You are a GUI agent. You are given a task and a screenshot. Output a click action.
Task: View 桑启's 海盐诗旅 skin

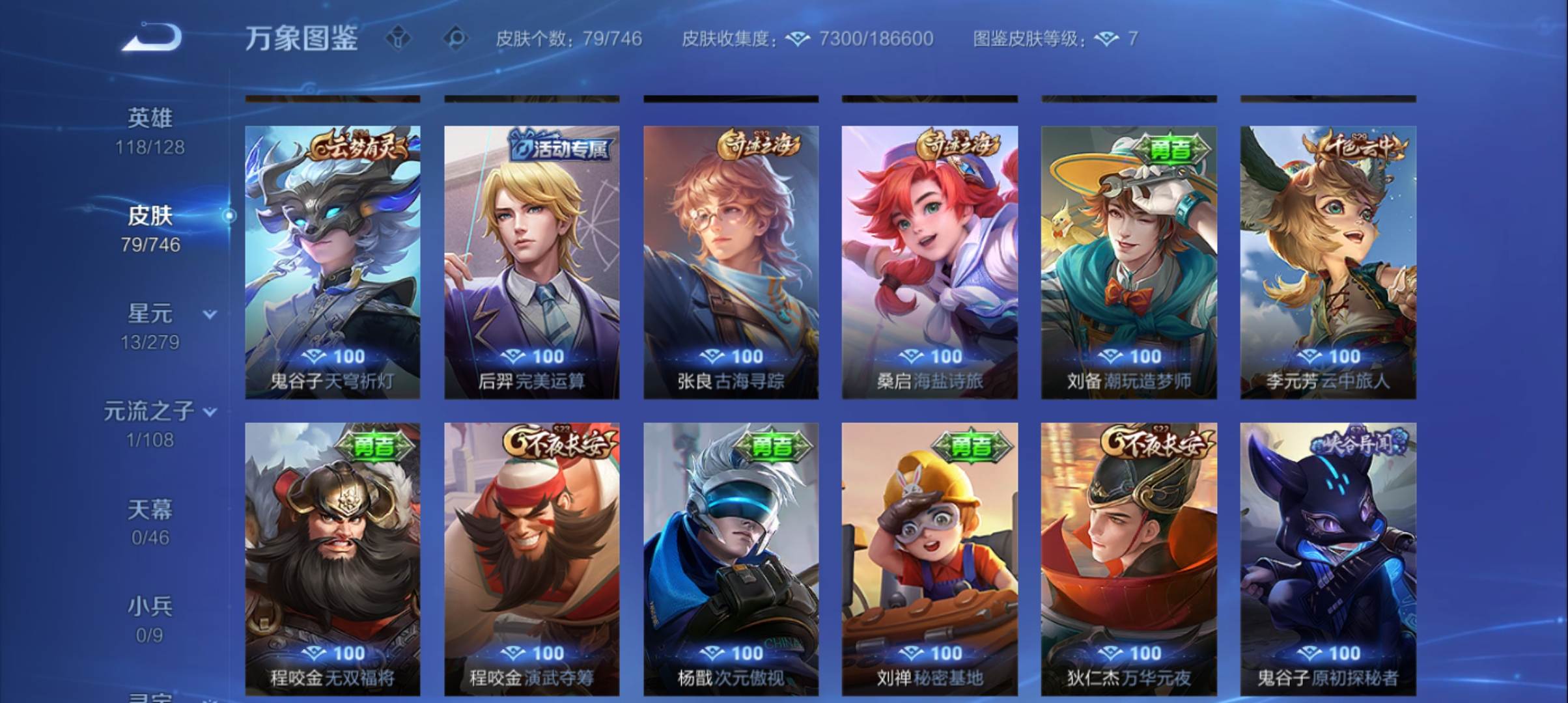930,260
